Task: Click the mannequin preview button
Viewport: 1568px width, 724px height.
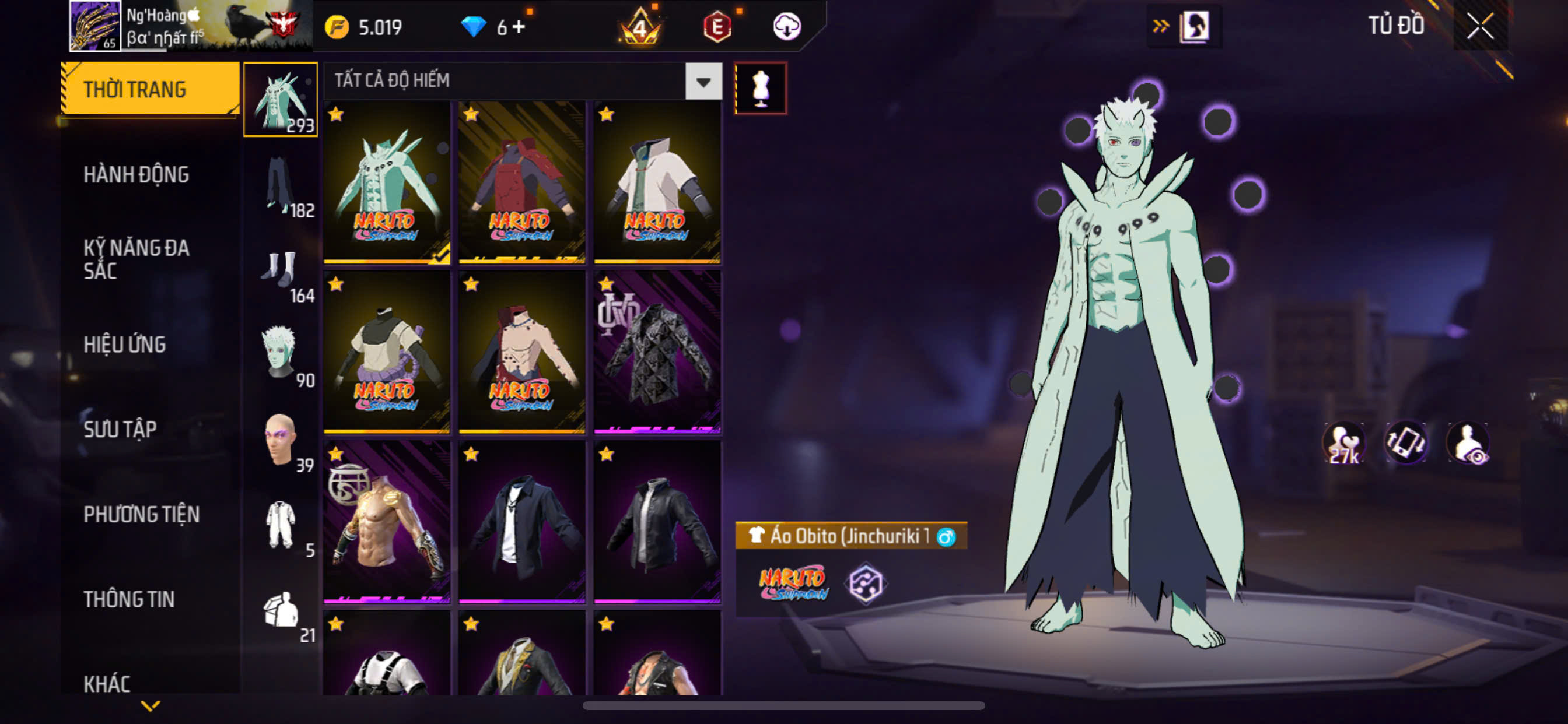Action: point(760,88)
